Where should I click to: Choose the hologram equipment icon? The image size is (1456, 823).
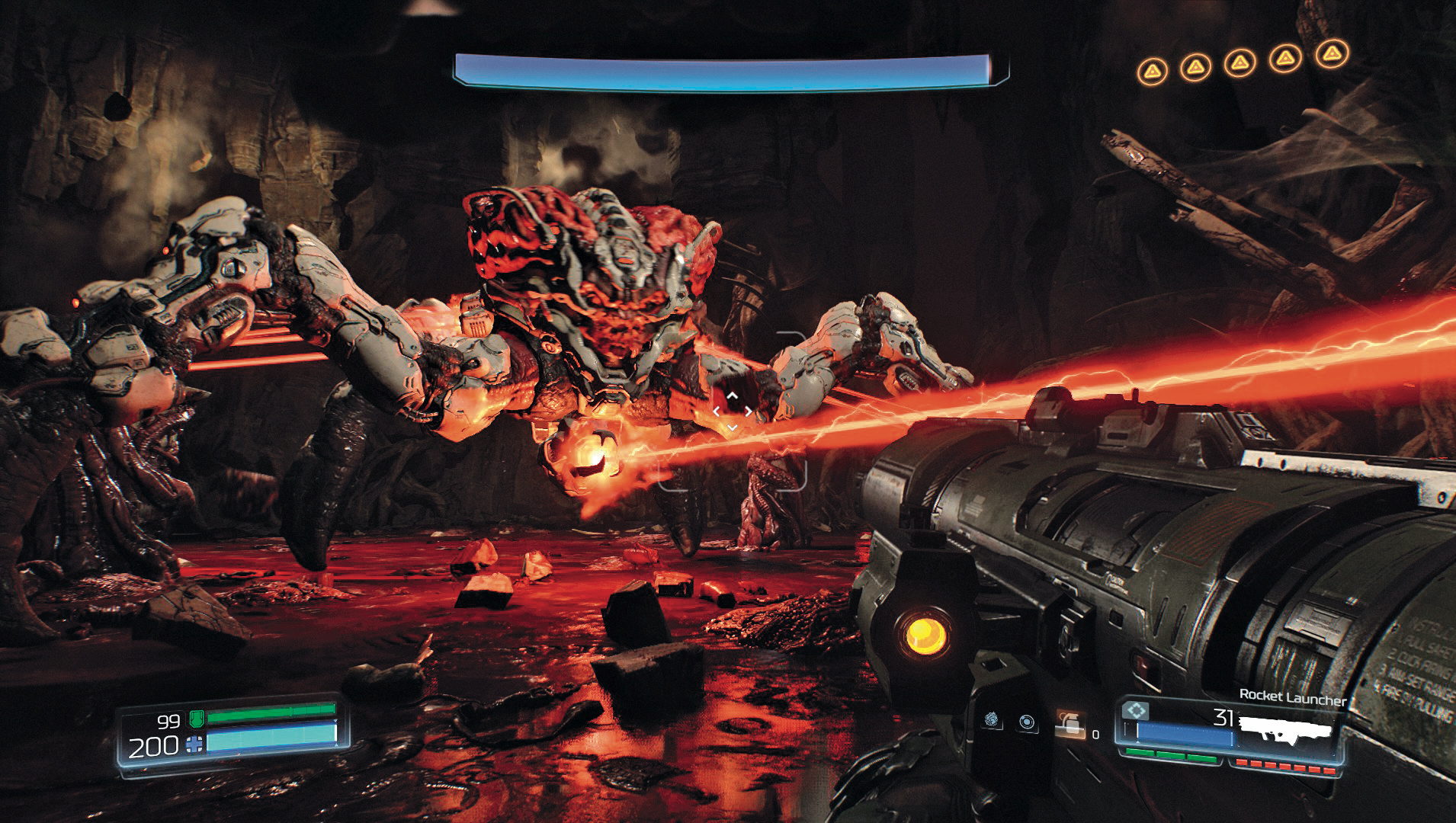992,719
